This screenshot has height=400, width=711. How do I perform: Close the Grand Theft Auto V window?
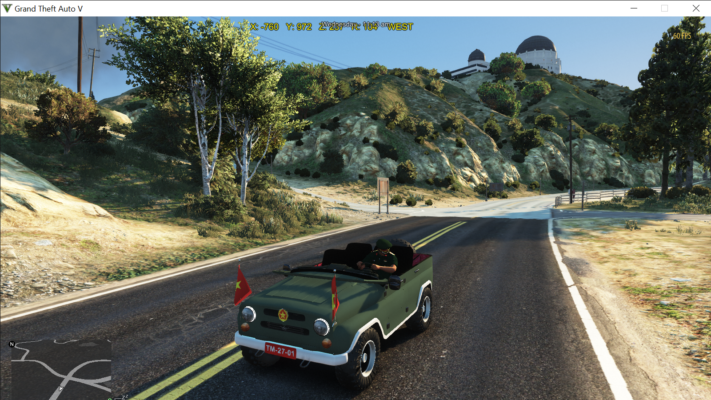(x=693, y=8)
